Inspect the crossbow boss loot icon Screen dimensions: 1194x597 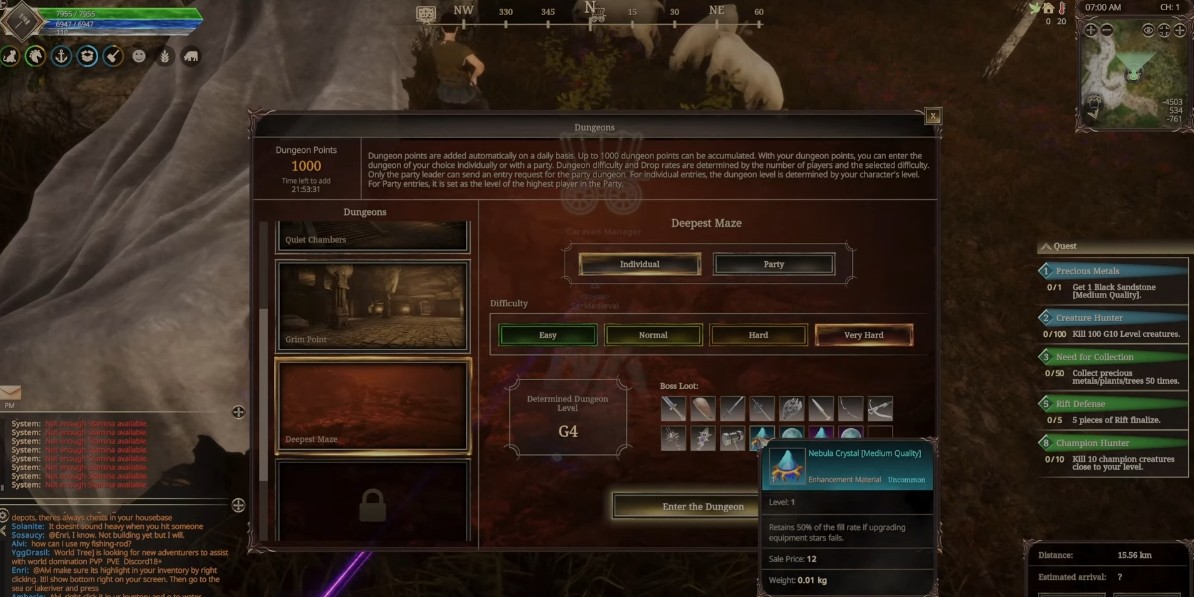tap(880, 408)
